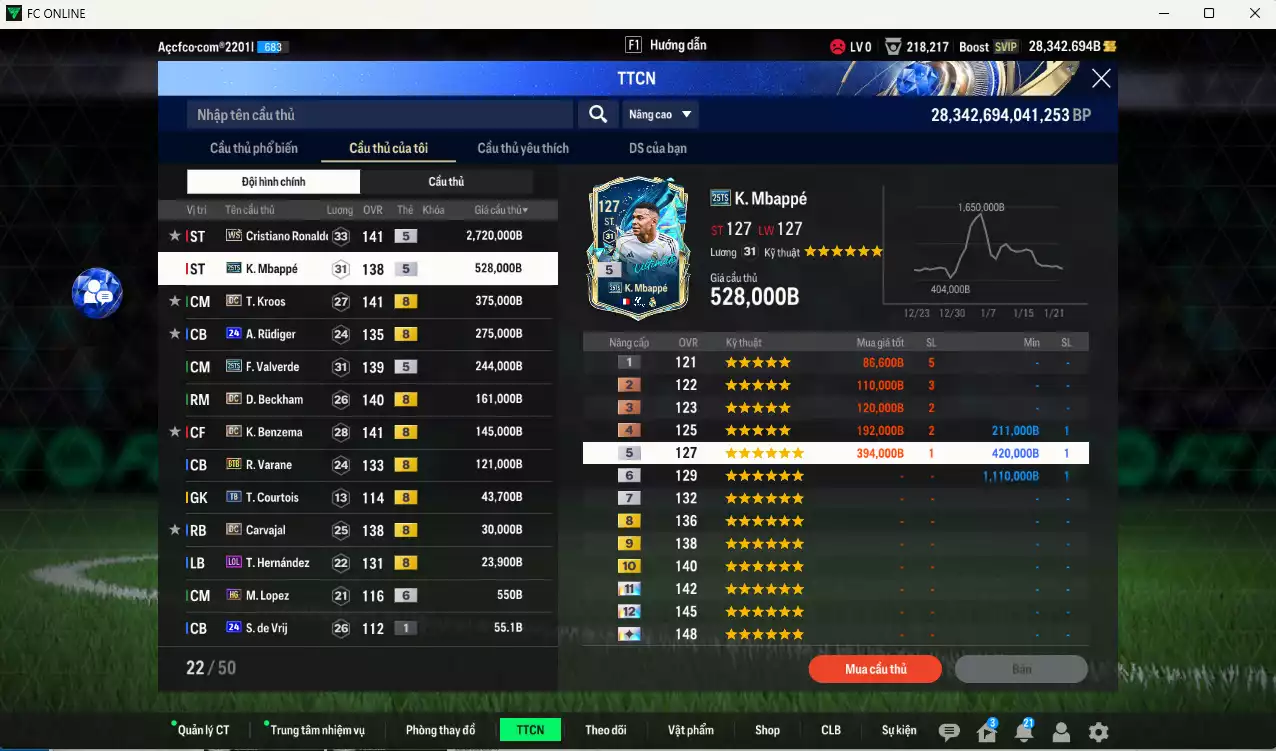Open the settings gear icon
The image size is (1276, 751).
[1098, 732]
